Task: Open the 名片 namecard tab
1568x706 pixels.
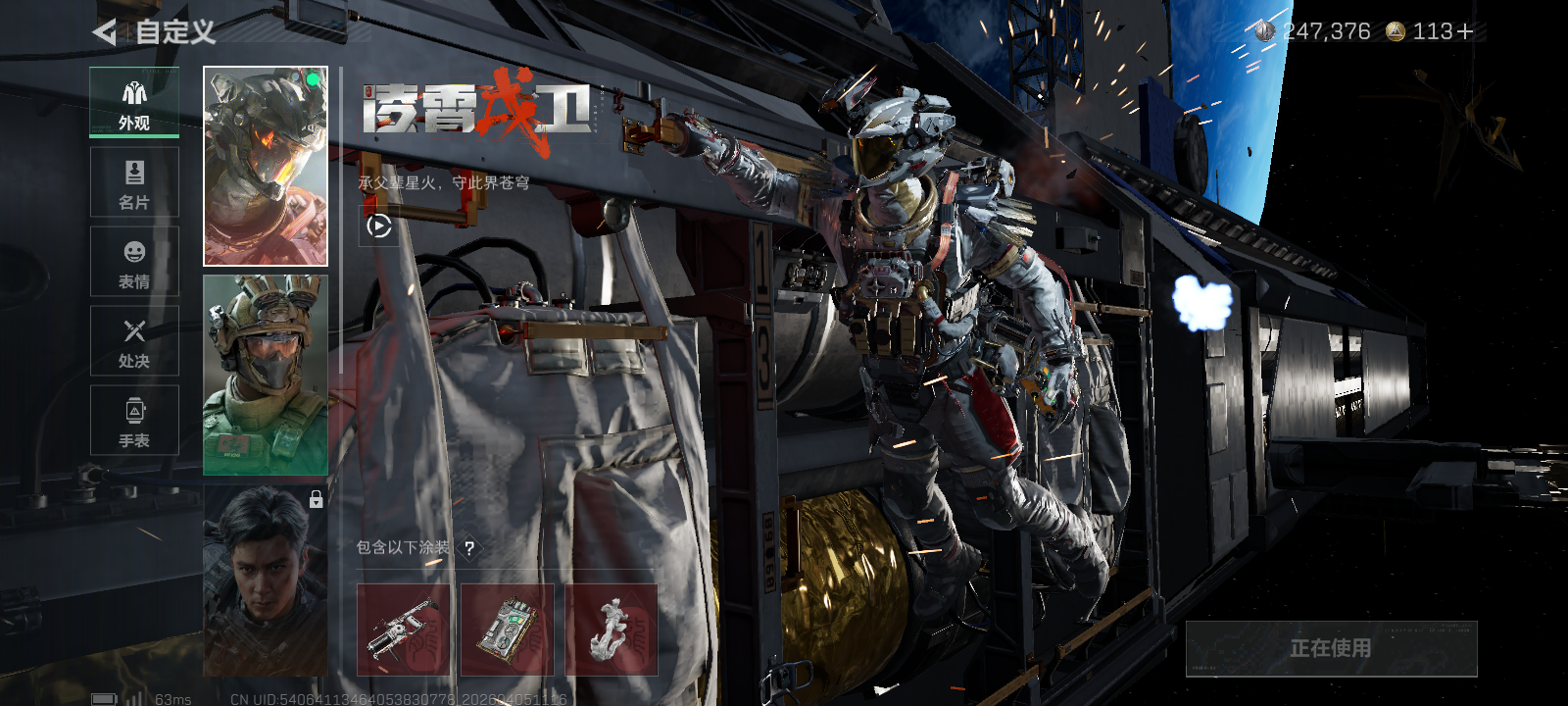Action: click(x=134, y=182)
